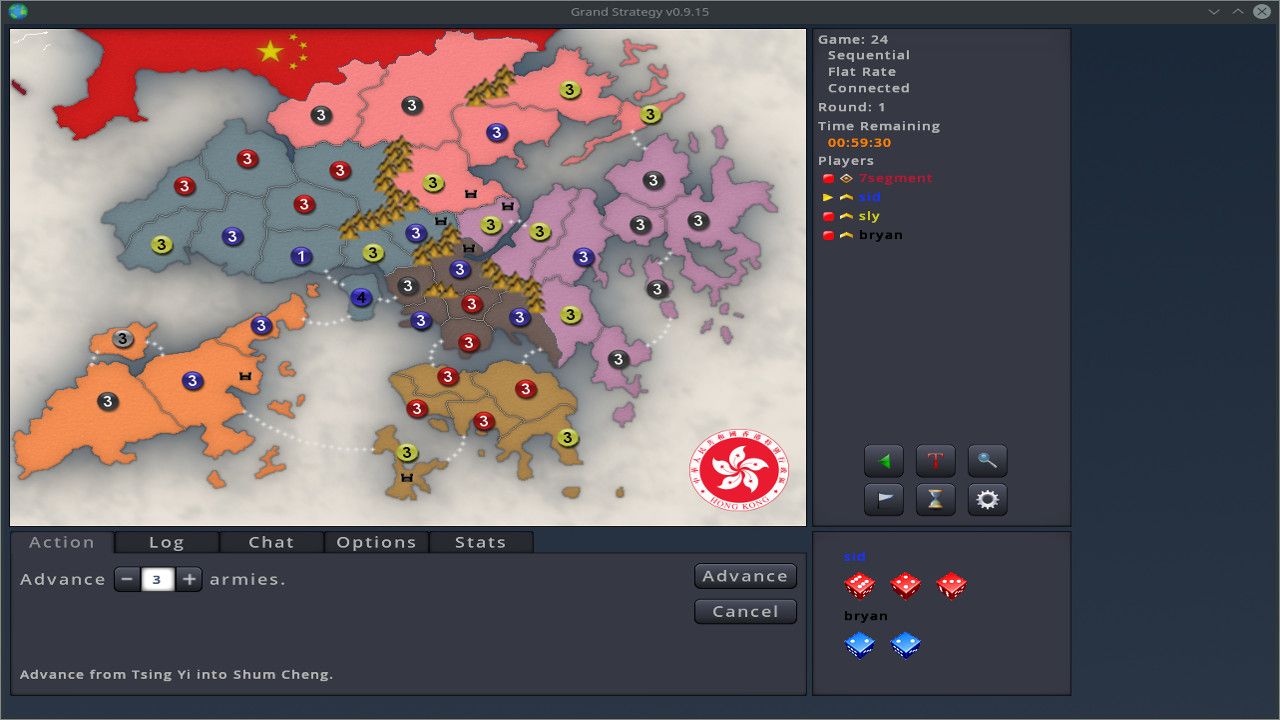The width and height of the screenshot is (1280, 720).
Task: Click the hourglass timer icon
Action: pos(935,499)
